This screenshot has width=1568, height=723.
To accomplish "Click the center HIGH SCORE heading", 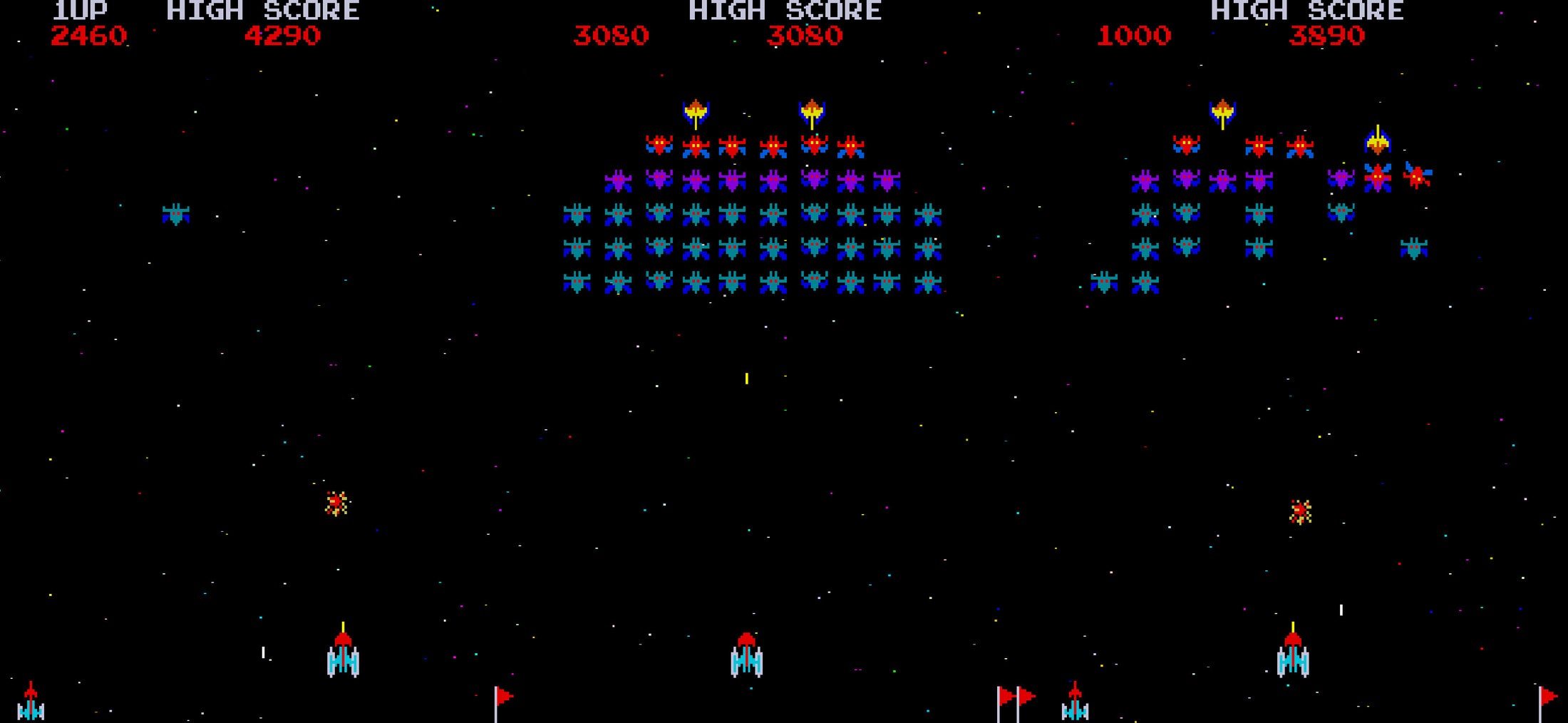I will (784, 11).
